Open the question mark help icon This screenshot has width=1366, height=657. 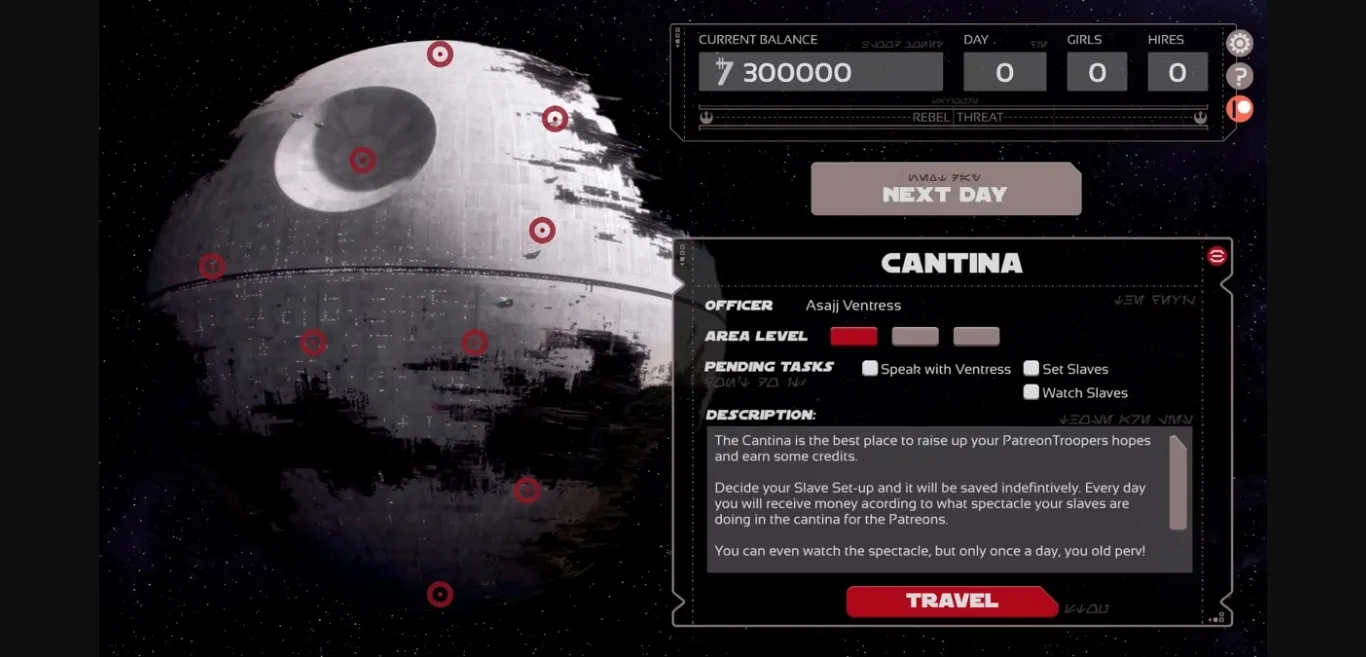click(x=1239, y=76)
